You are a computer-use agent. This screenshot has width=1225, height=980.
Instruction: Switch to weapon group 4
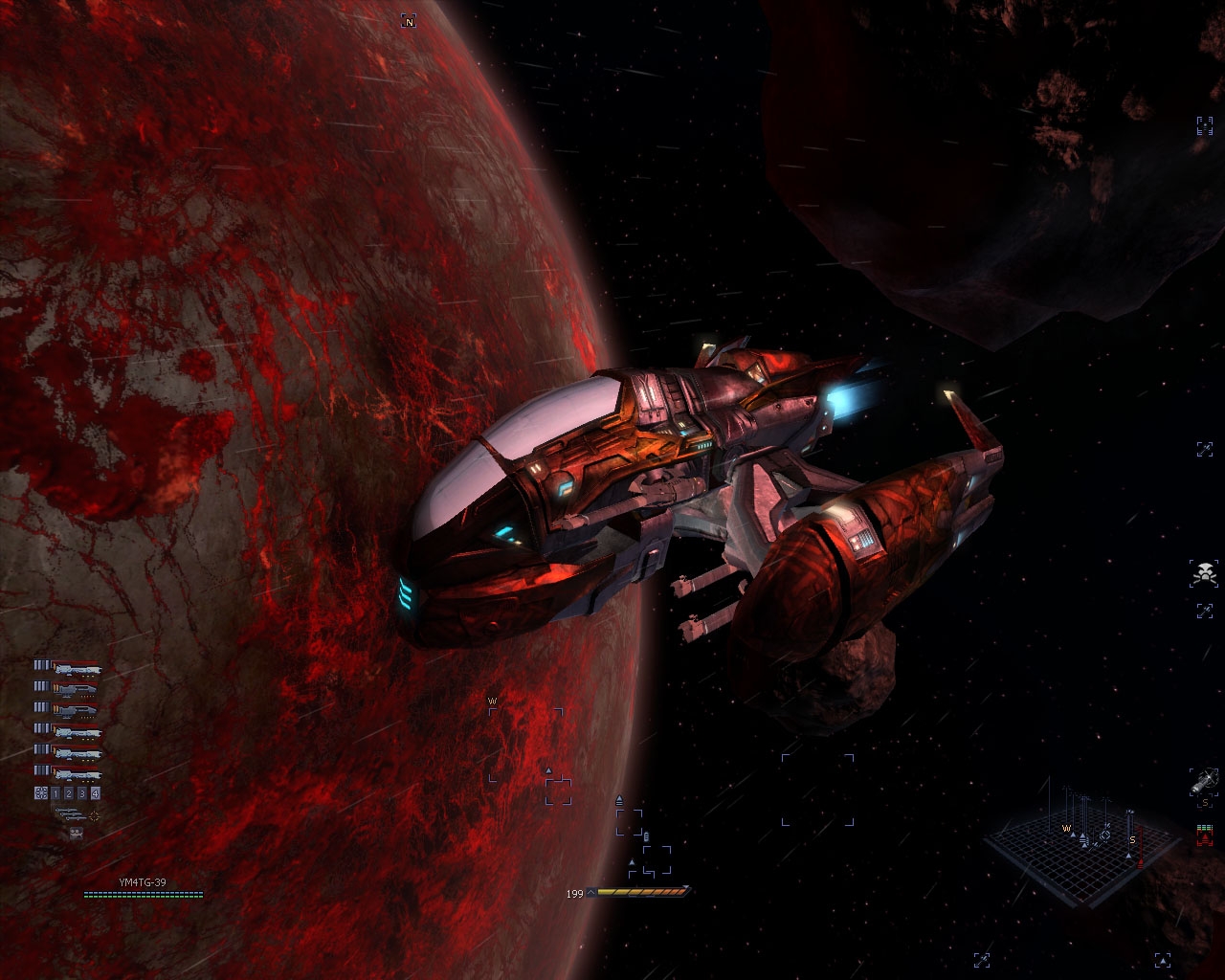(x=95, y=793)
